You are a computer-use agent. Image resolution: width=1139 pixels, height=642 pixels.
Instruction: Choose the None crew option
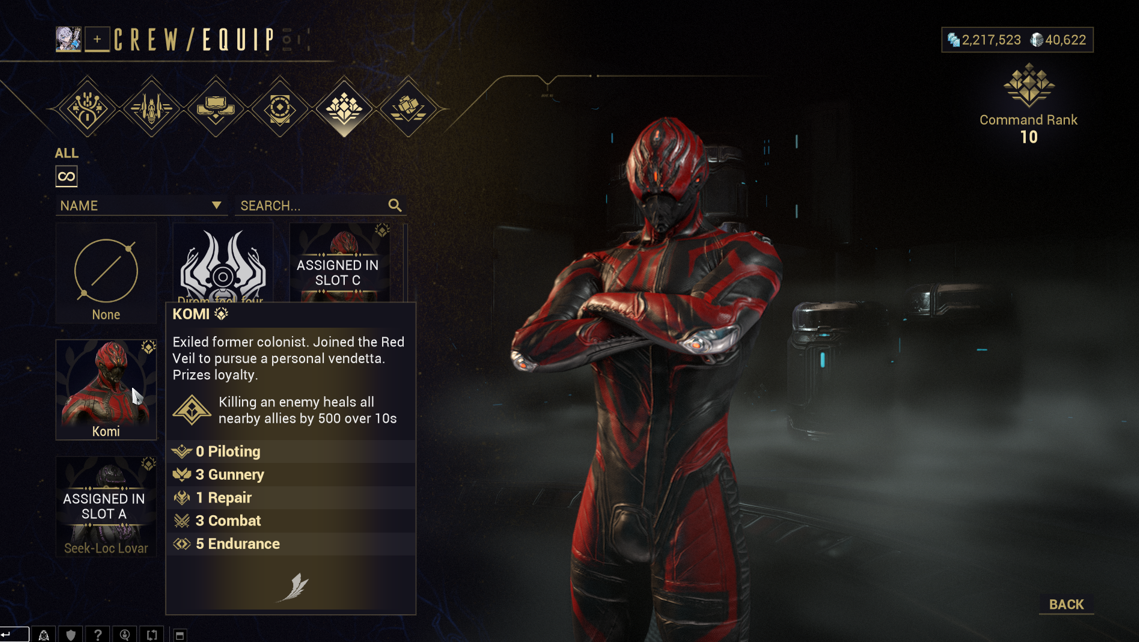pos(106,274)
